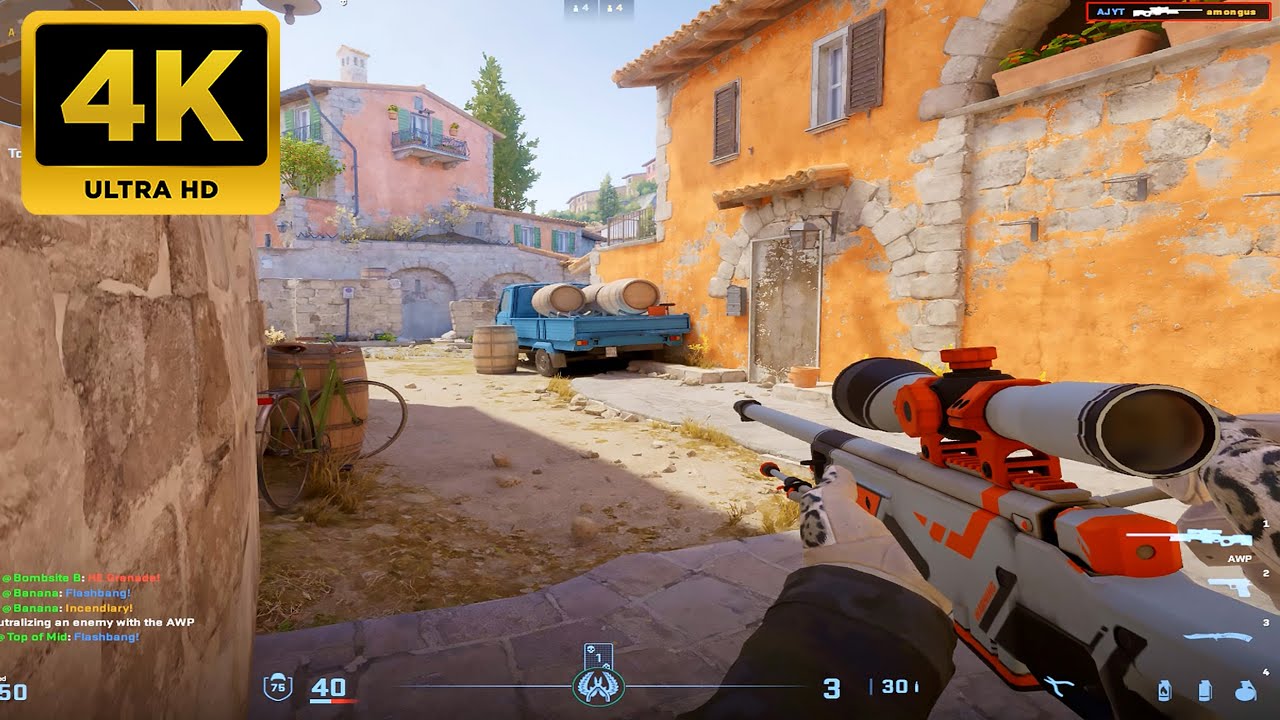Viewport: 1280px width, 720px height.
Task: Select the knife in weapon slot 3
Action: (1218, 636)
